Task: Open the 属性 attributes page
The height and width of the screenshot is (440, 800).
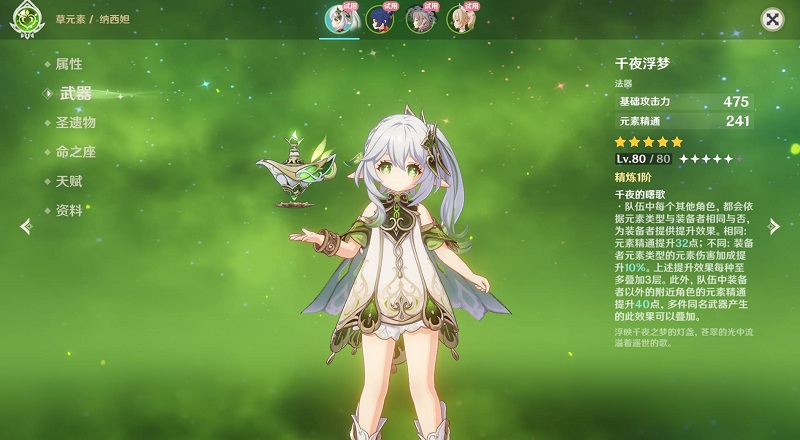Action: (x=69, y=64)
